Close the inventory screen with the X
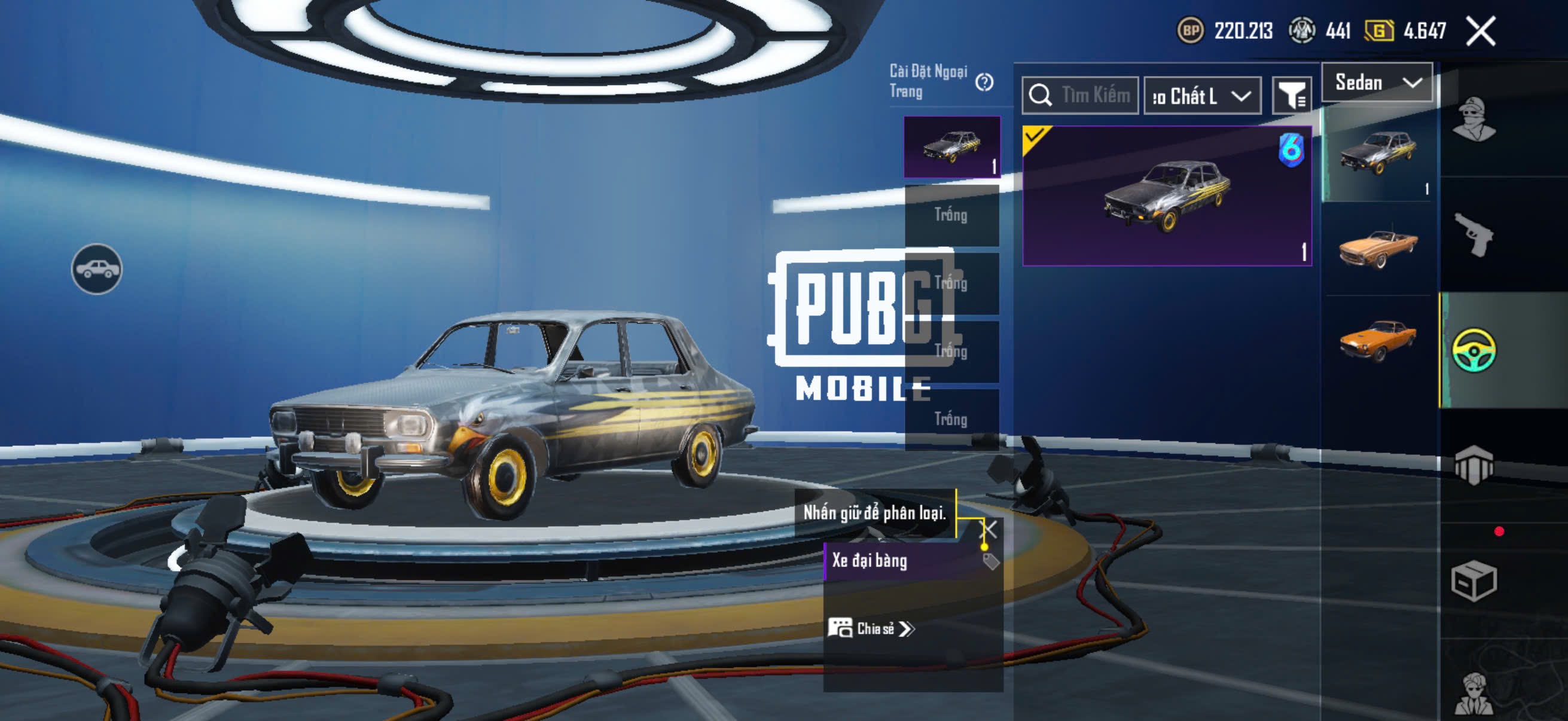 click(1480, 31)
